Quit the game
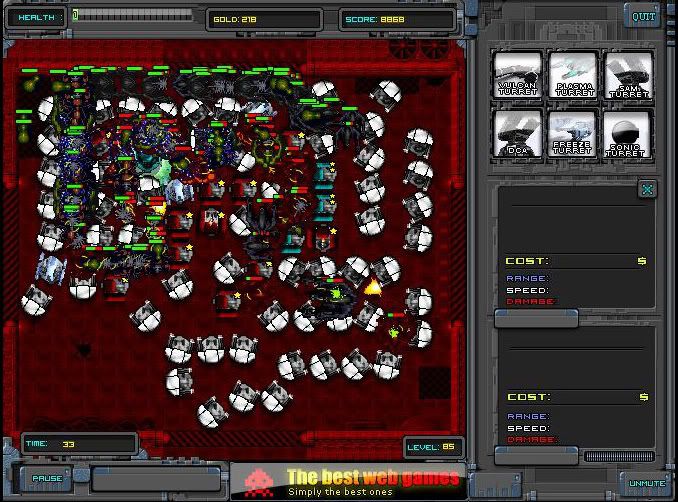Image resolution: width=678 pixels, height=502 pixels. pos(642,15)
